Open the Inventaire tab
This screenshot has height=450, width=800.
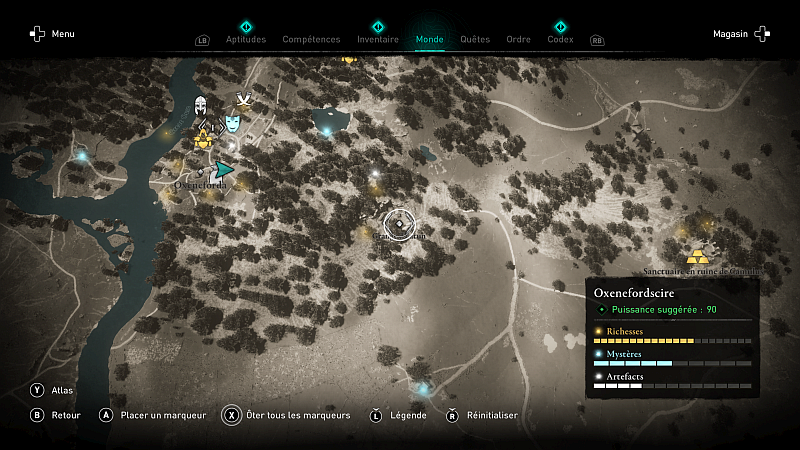(378, 40)
